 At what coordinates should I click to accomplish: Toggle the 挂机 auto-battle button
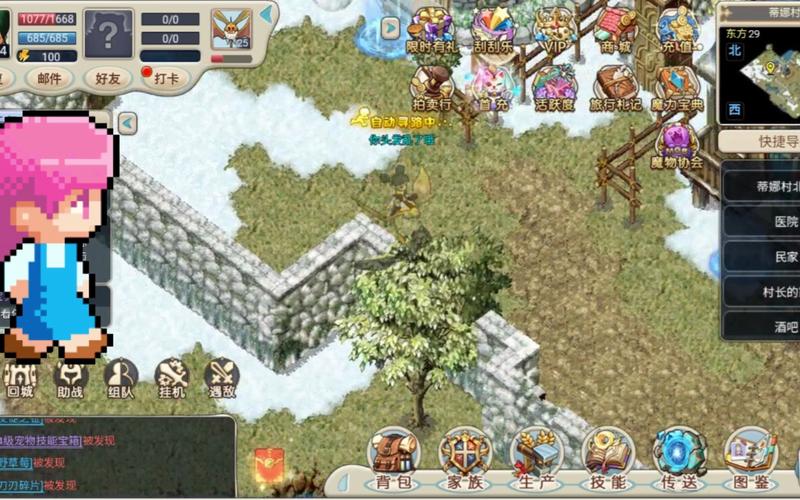171,378
